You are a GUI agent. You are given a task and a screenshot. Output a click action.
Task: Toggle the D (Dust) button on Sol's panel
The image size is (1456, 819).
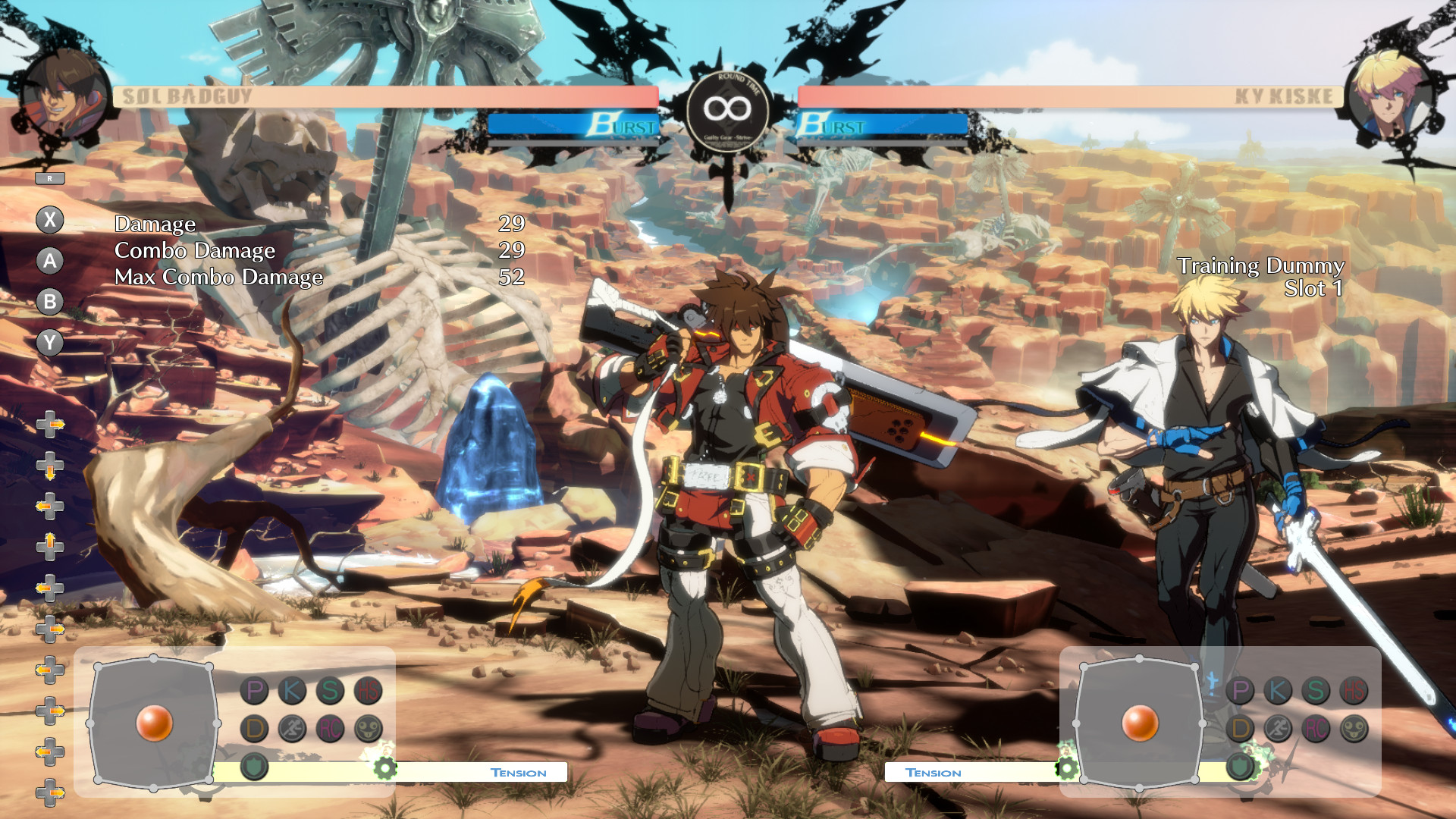coord(254,729)
